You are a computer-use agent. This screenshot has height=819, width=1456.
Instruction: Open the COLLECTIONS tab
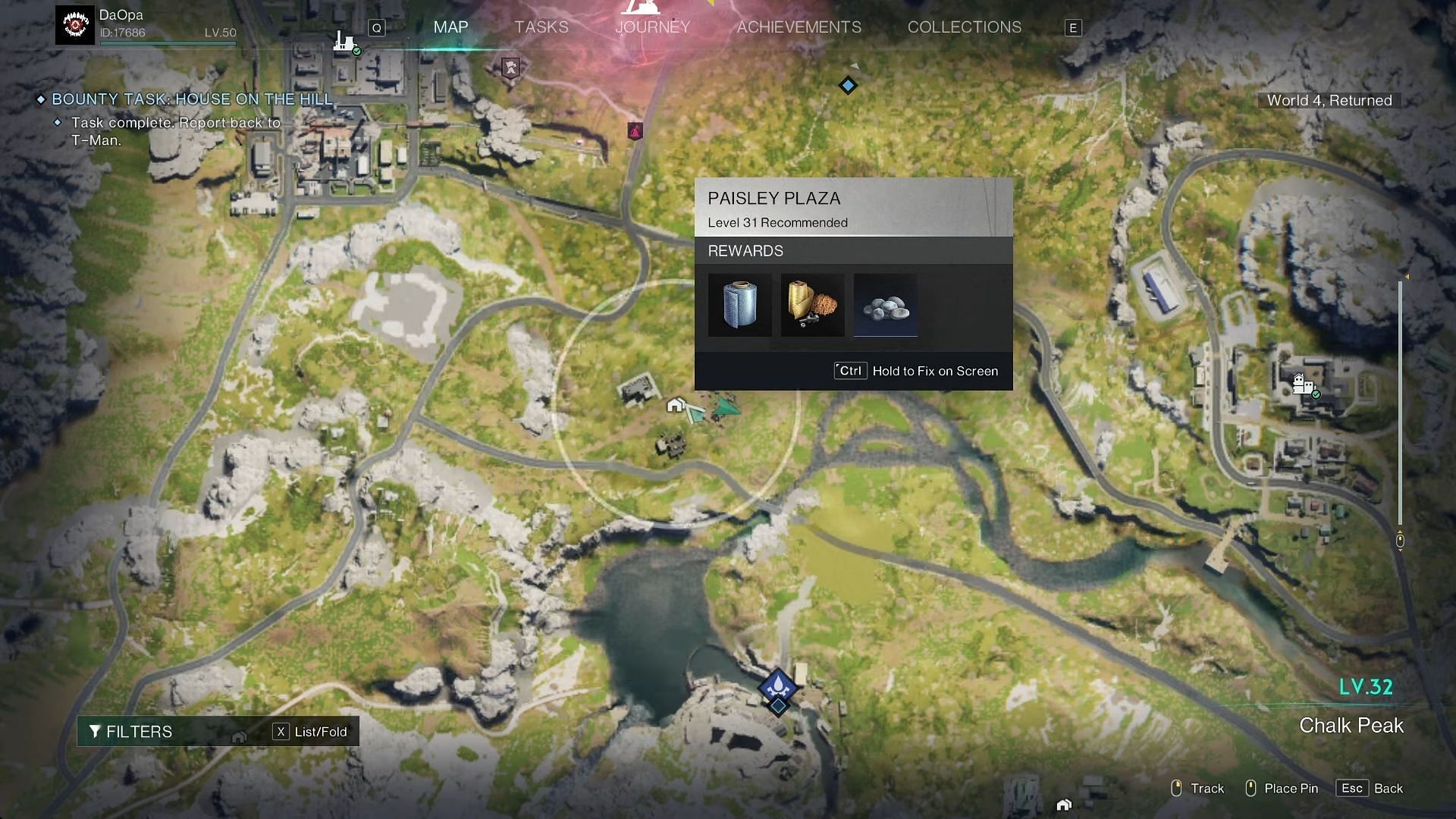coord(964,27)
